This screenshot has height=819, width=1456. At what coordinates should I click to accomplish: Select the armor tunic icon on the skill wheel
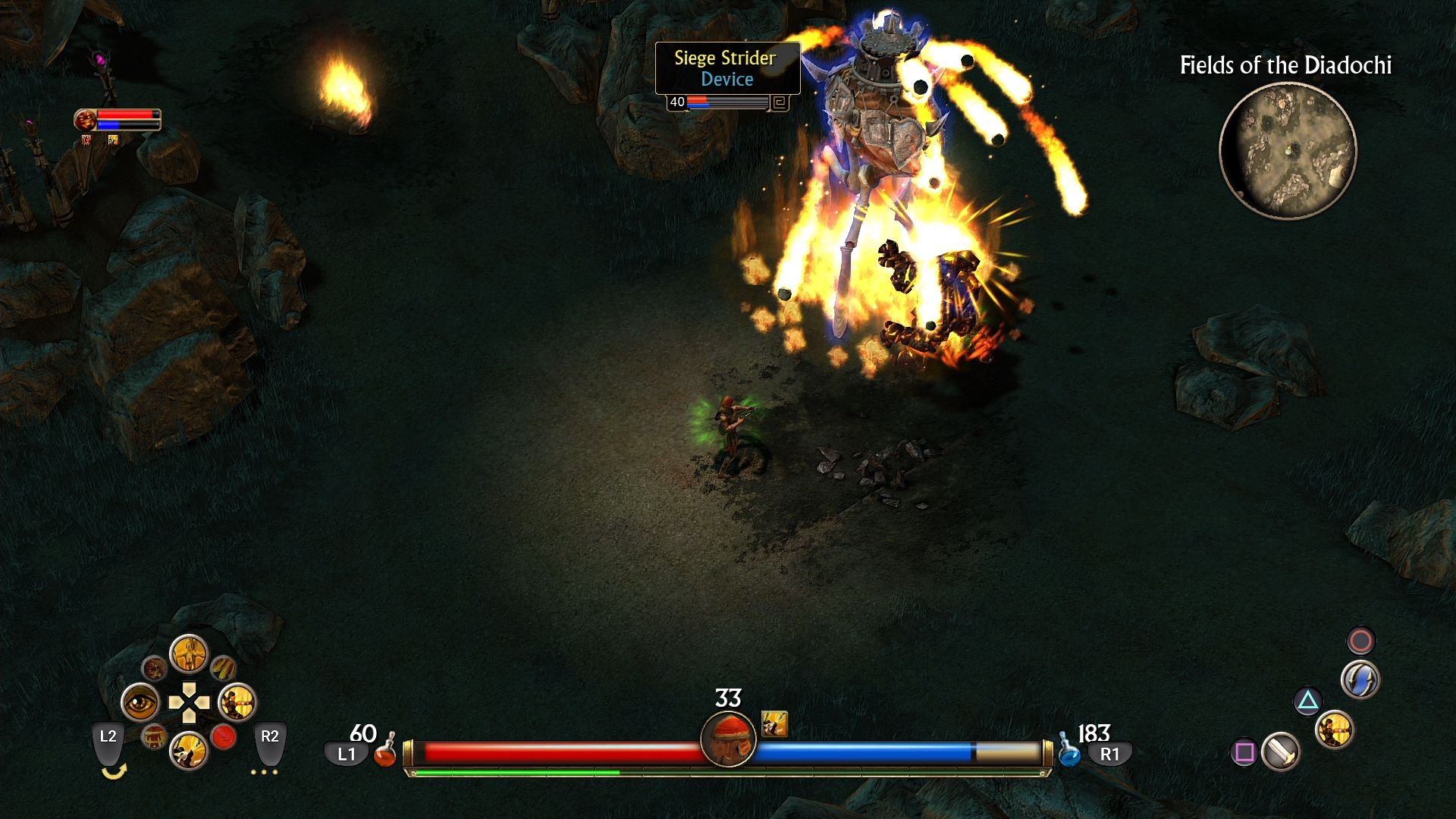coord(155,737)
